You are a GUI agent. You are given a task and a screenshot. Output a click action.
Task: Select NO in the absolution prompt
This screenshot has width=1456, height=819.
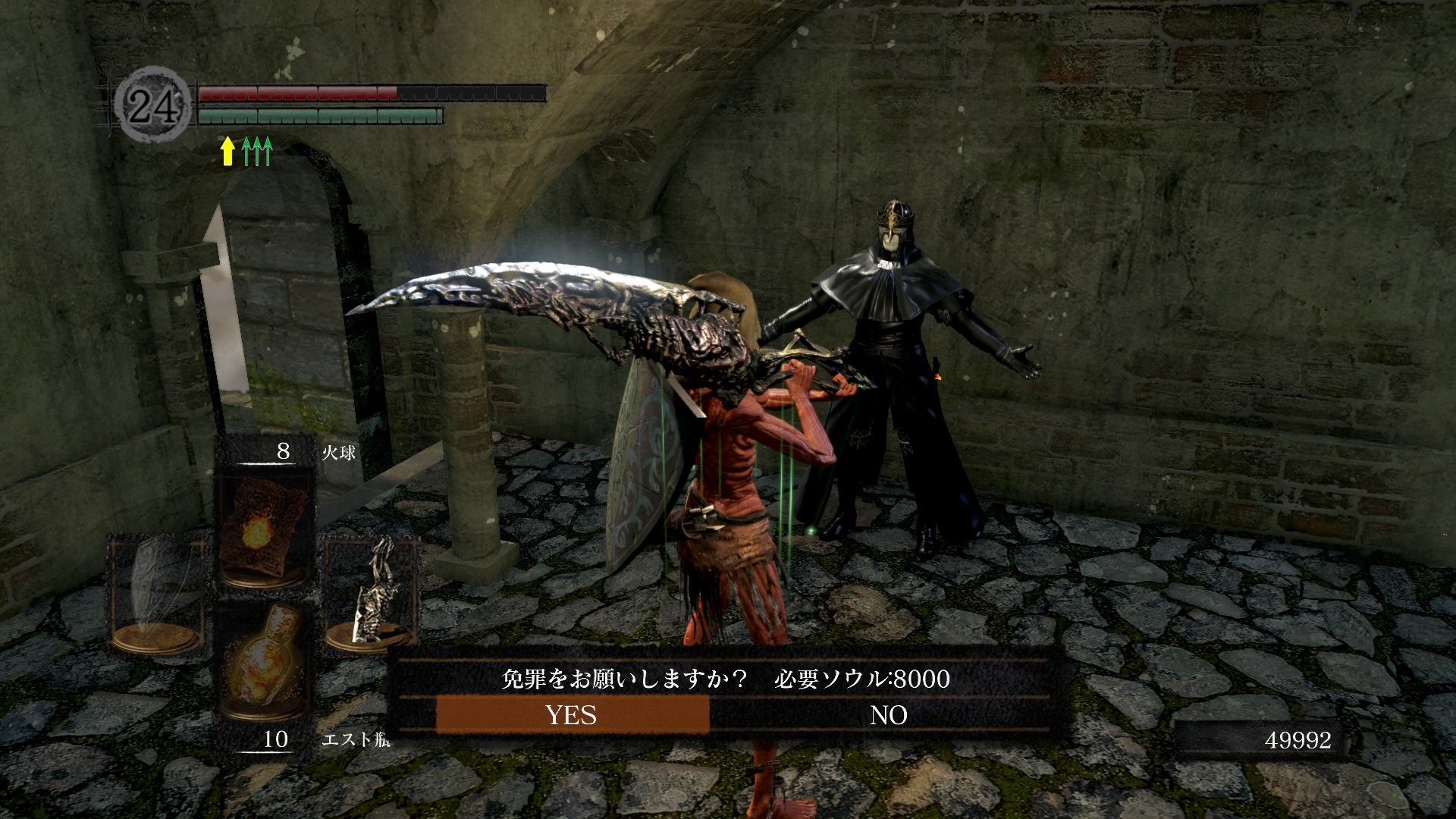pos(888,715)
